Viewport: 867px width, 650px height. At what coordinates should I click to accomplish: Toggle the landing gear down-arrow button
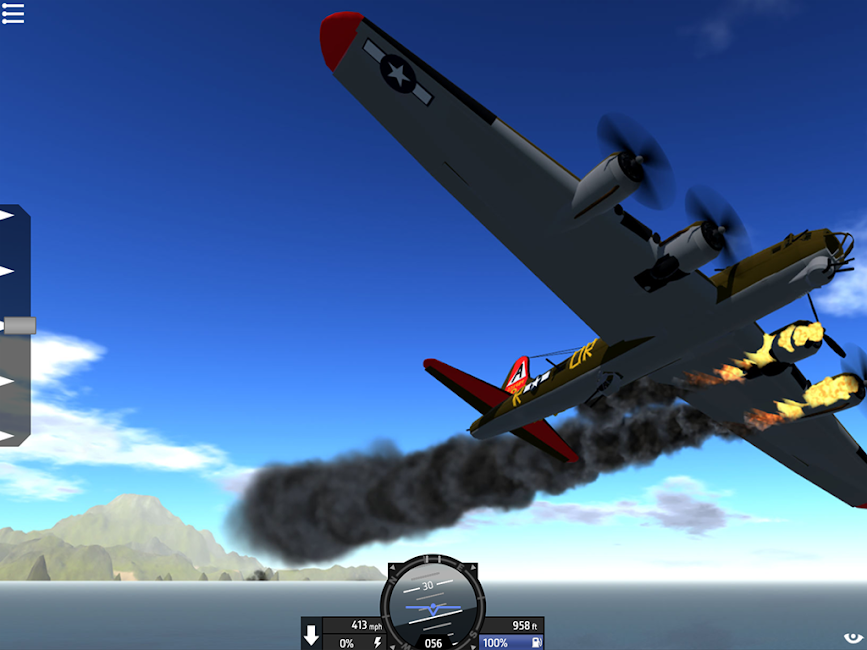311,635
